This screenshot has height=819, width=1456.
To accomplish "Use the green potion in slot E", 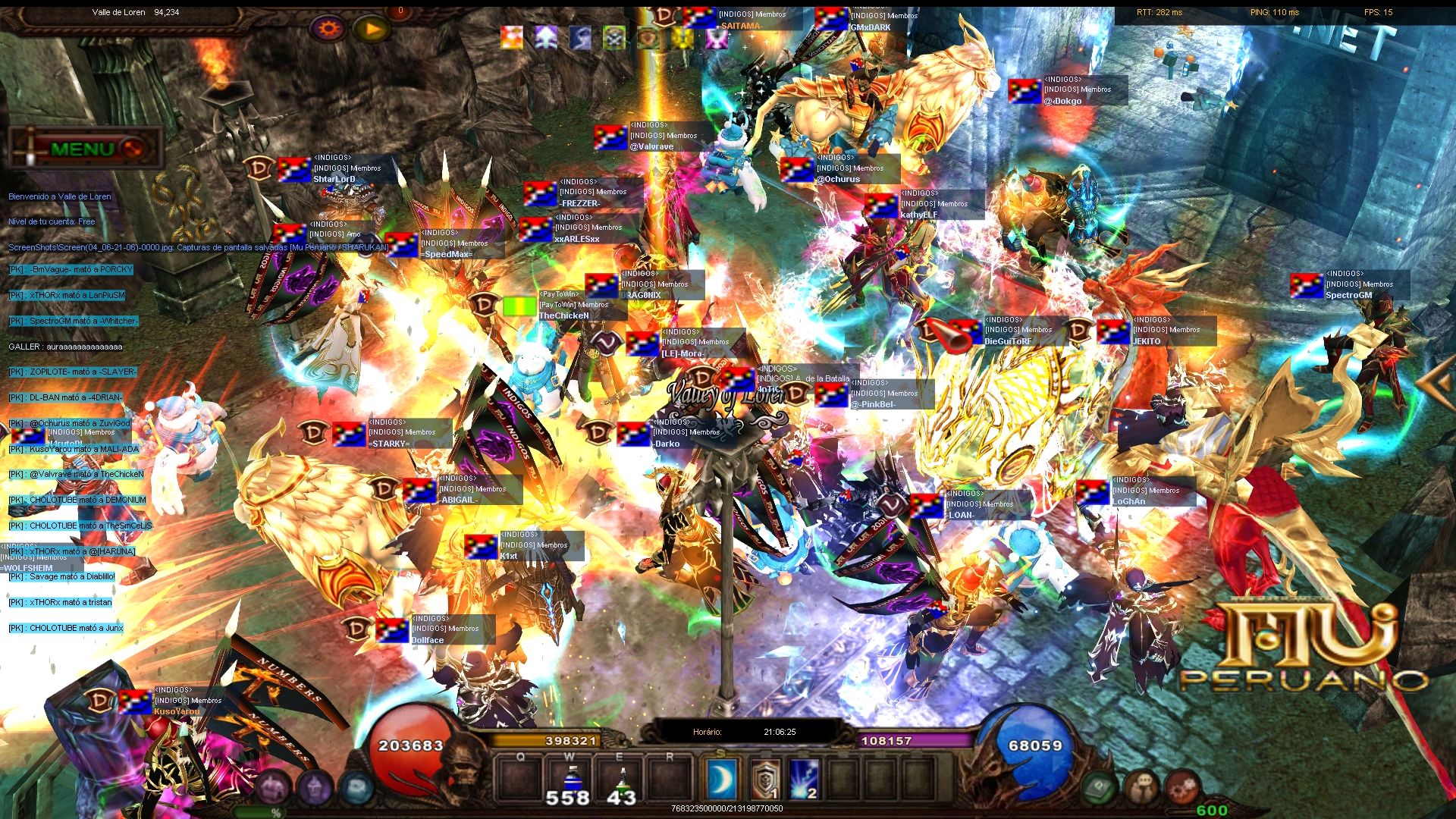I will pos(622,780).
